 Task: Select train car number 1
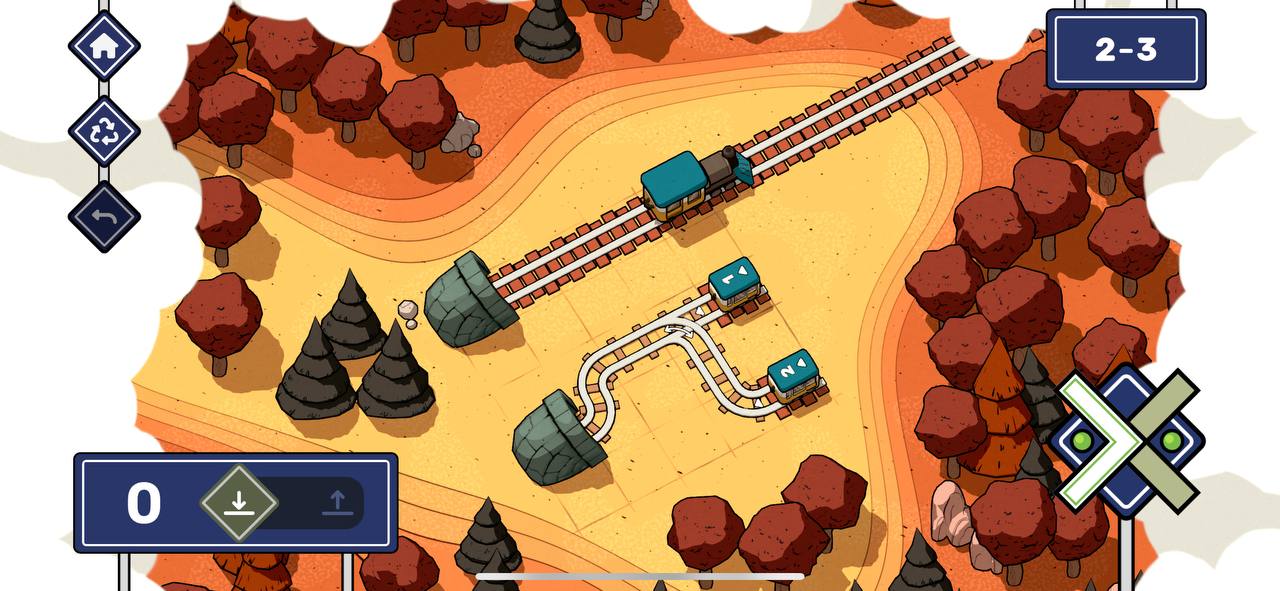coord(735,282)
